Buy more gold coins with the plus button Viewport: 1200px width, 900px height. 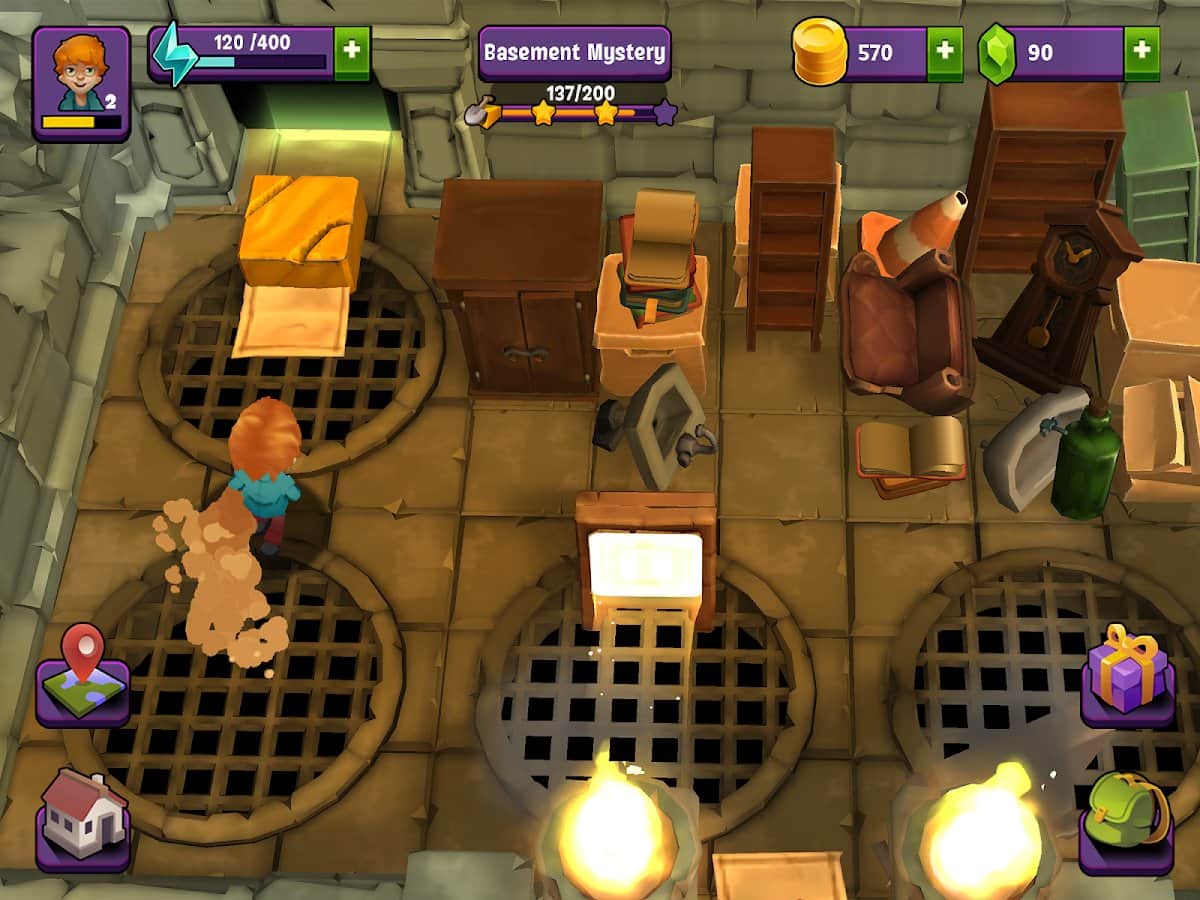[945, 53]
